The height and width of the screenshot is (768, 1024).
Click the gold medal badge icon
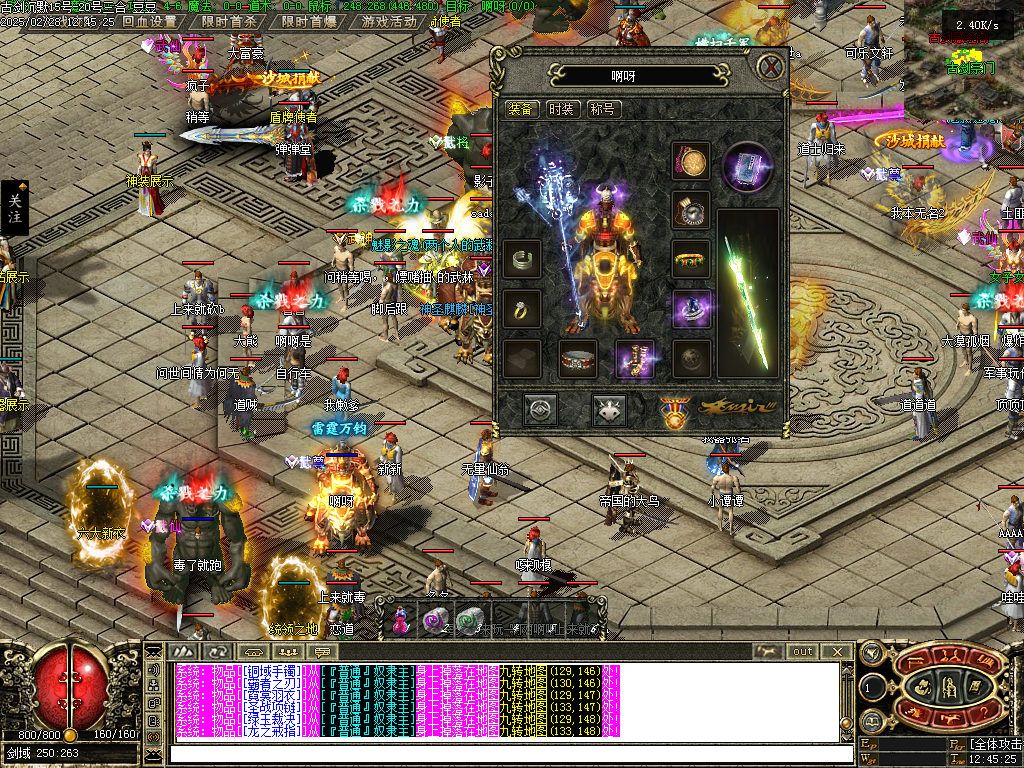(x=675, y=411)
